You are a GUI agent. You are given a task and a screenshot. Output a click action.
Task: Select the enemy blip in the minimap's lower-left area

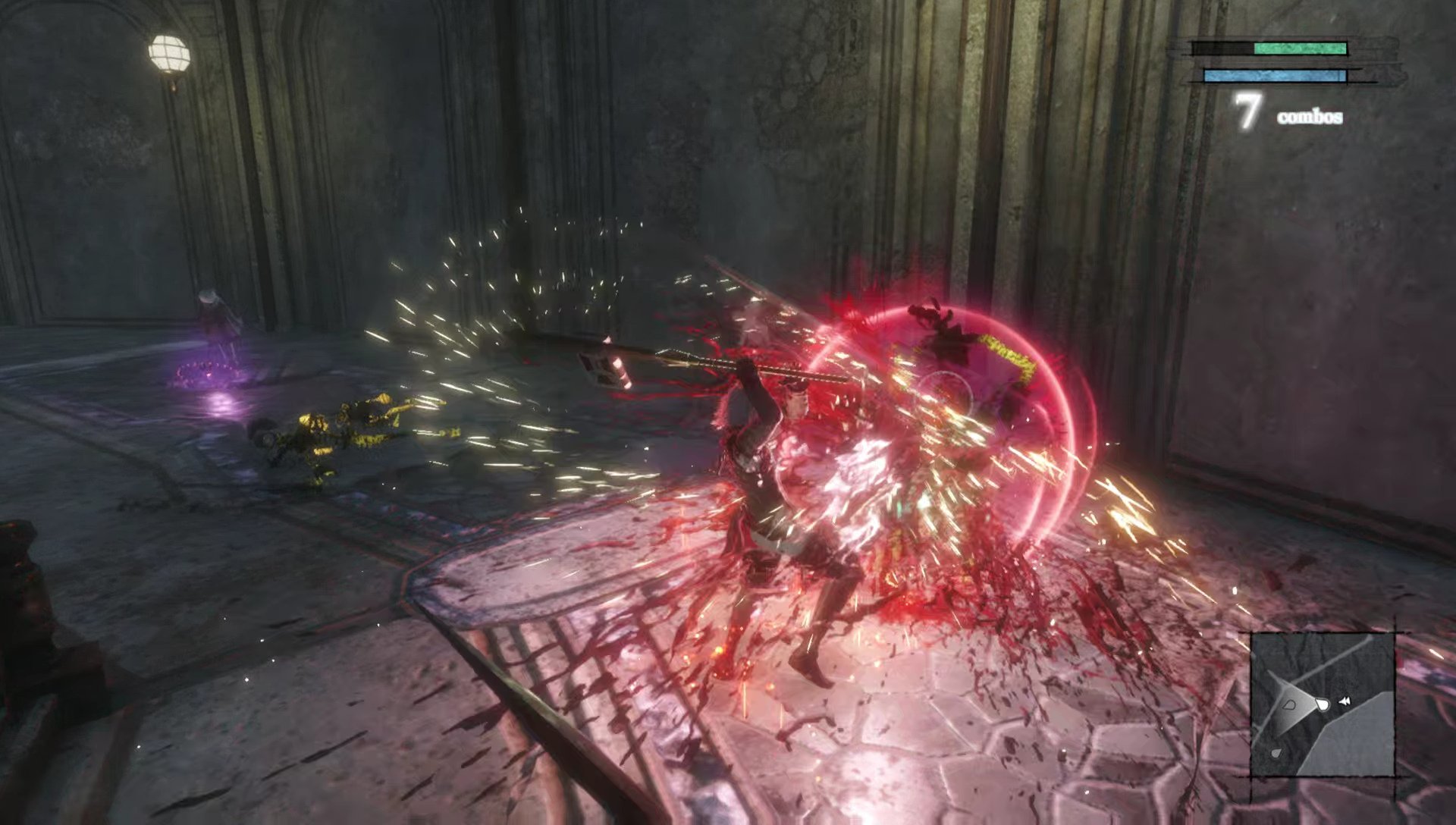pyautogui.click(x=1277, y=751)
